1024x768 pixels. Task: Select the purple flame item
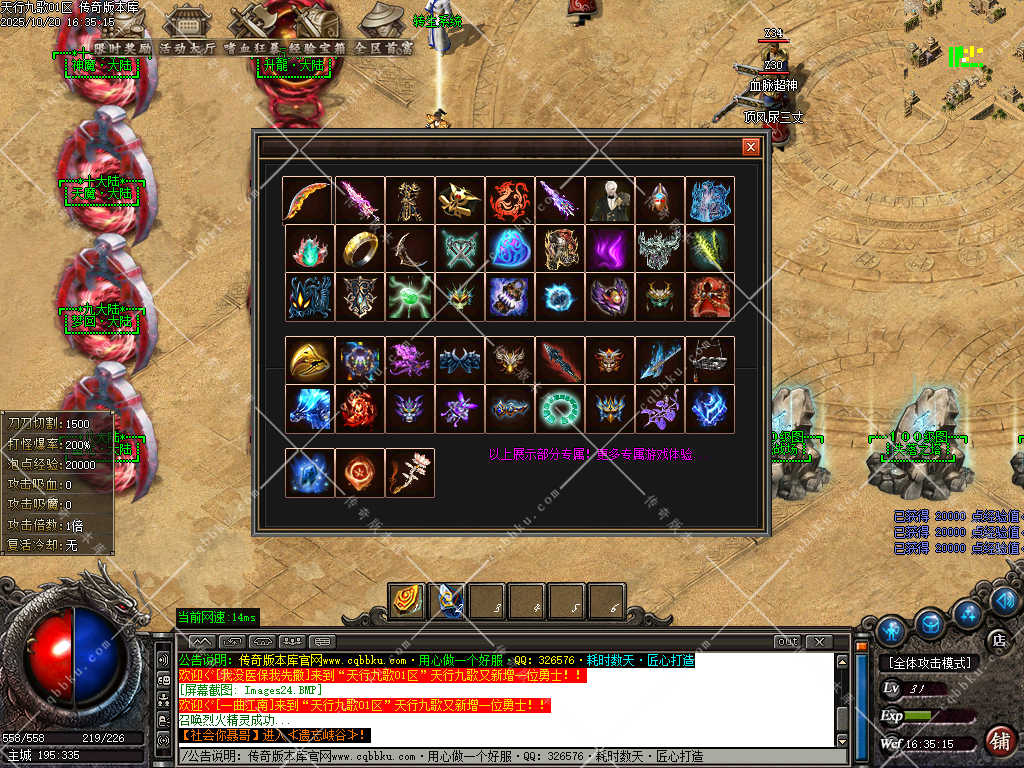[x=610, y=248]
